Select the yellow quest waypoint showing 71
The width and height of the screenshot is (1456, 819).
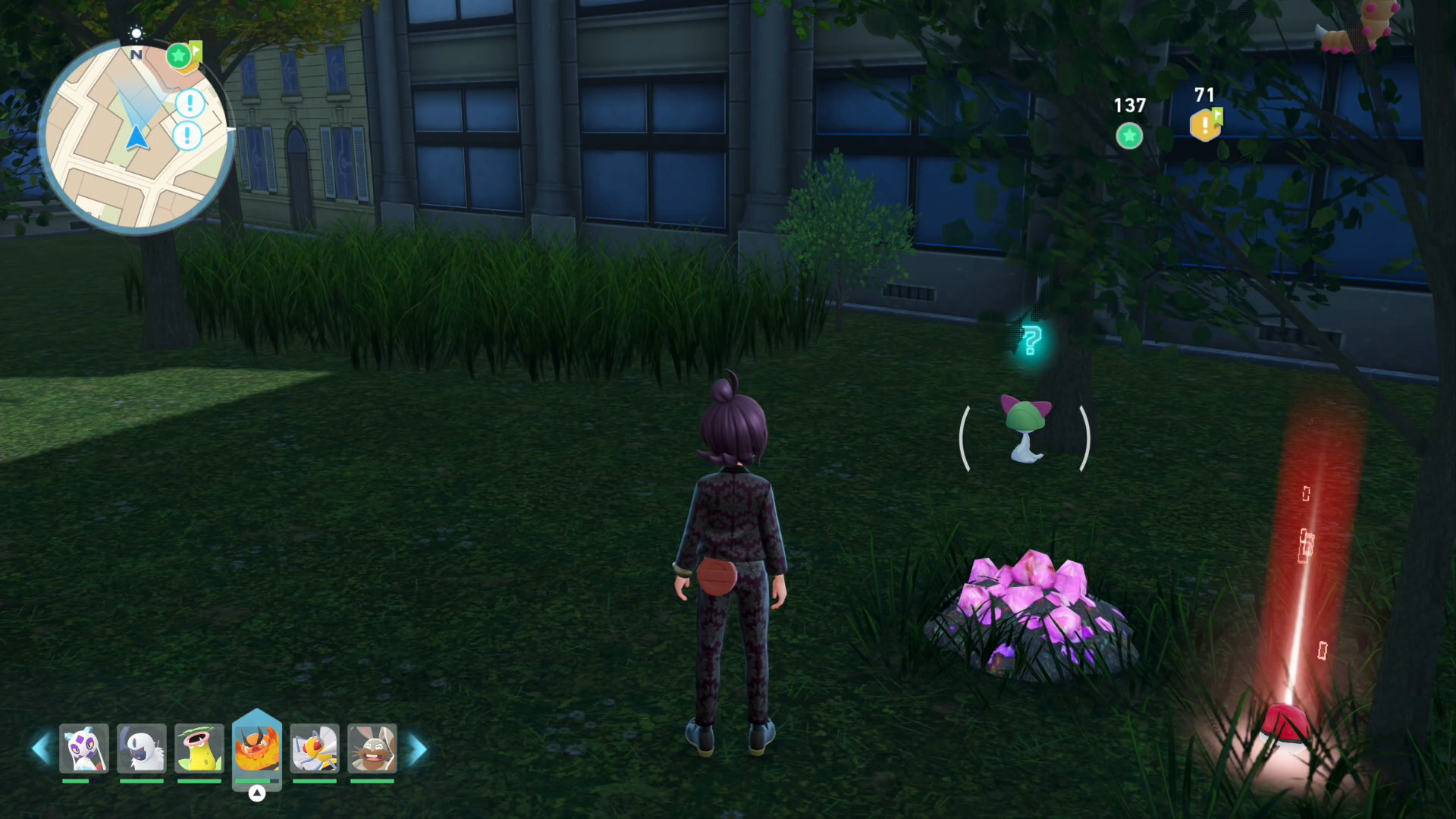(x=1205, y=125)
